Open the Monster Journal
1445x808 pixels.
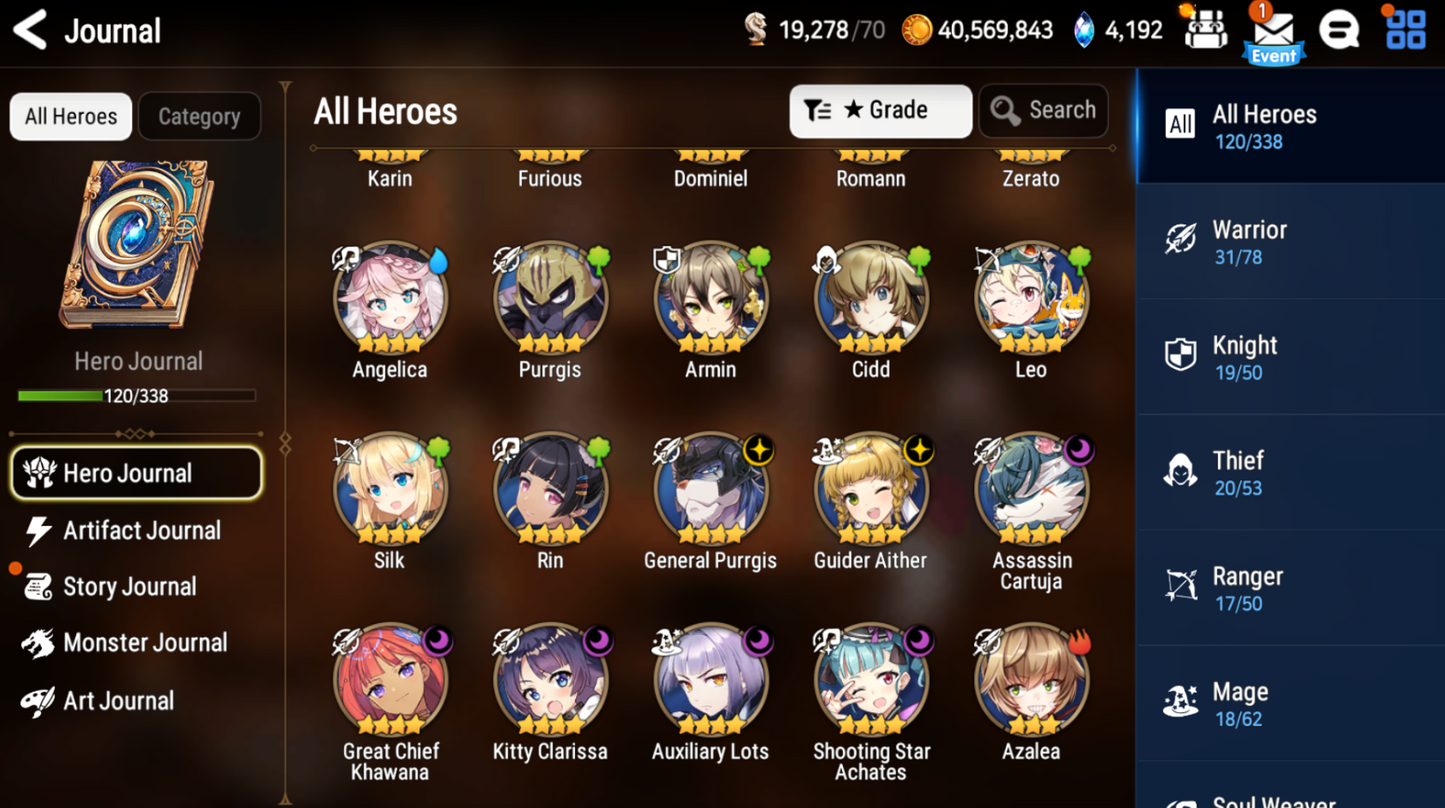tap(144, 643)
